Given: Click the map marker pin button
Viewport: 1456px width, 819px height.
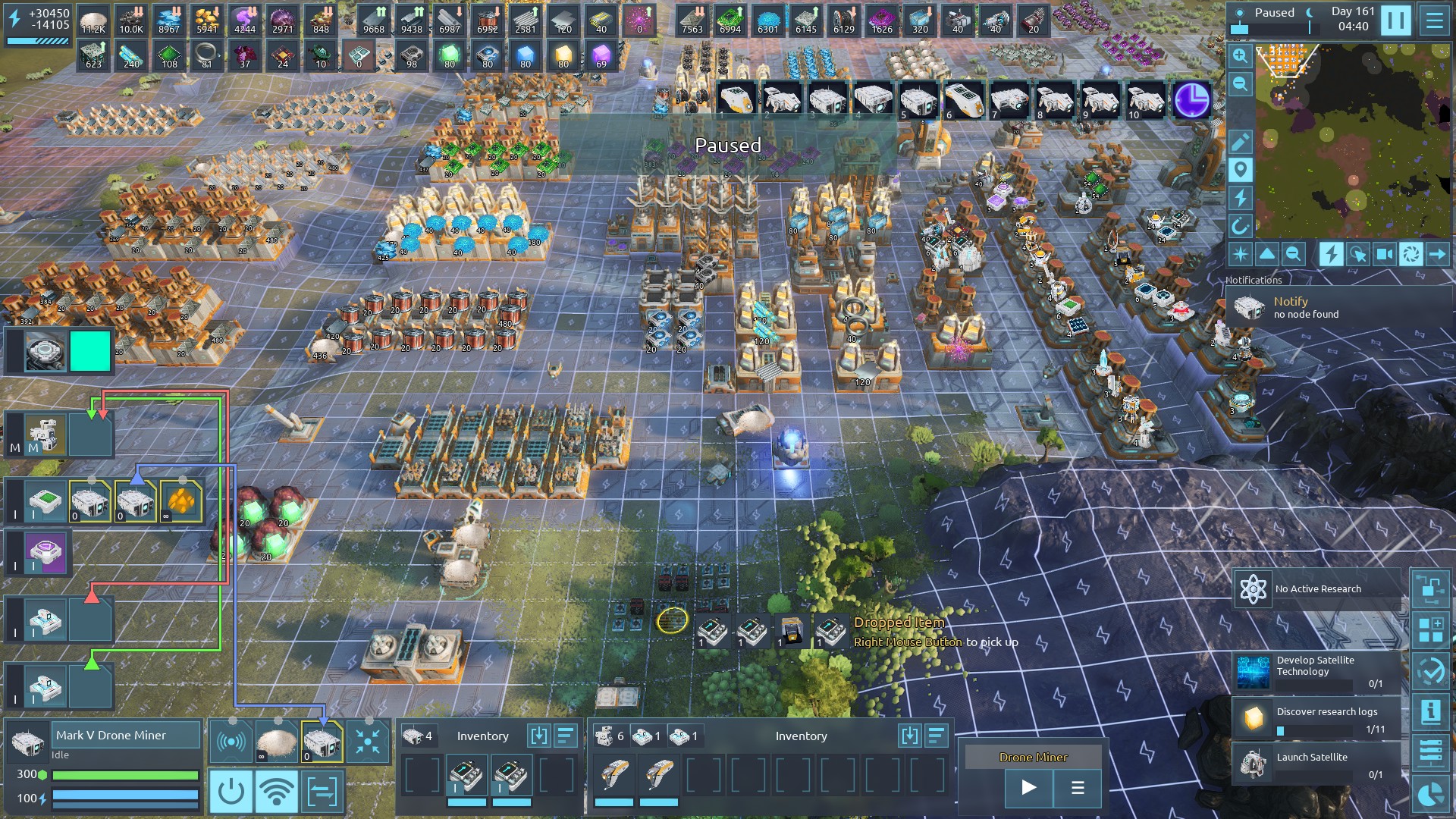Looking at the screenshot, I should point(1240,170).
